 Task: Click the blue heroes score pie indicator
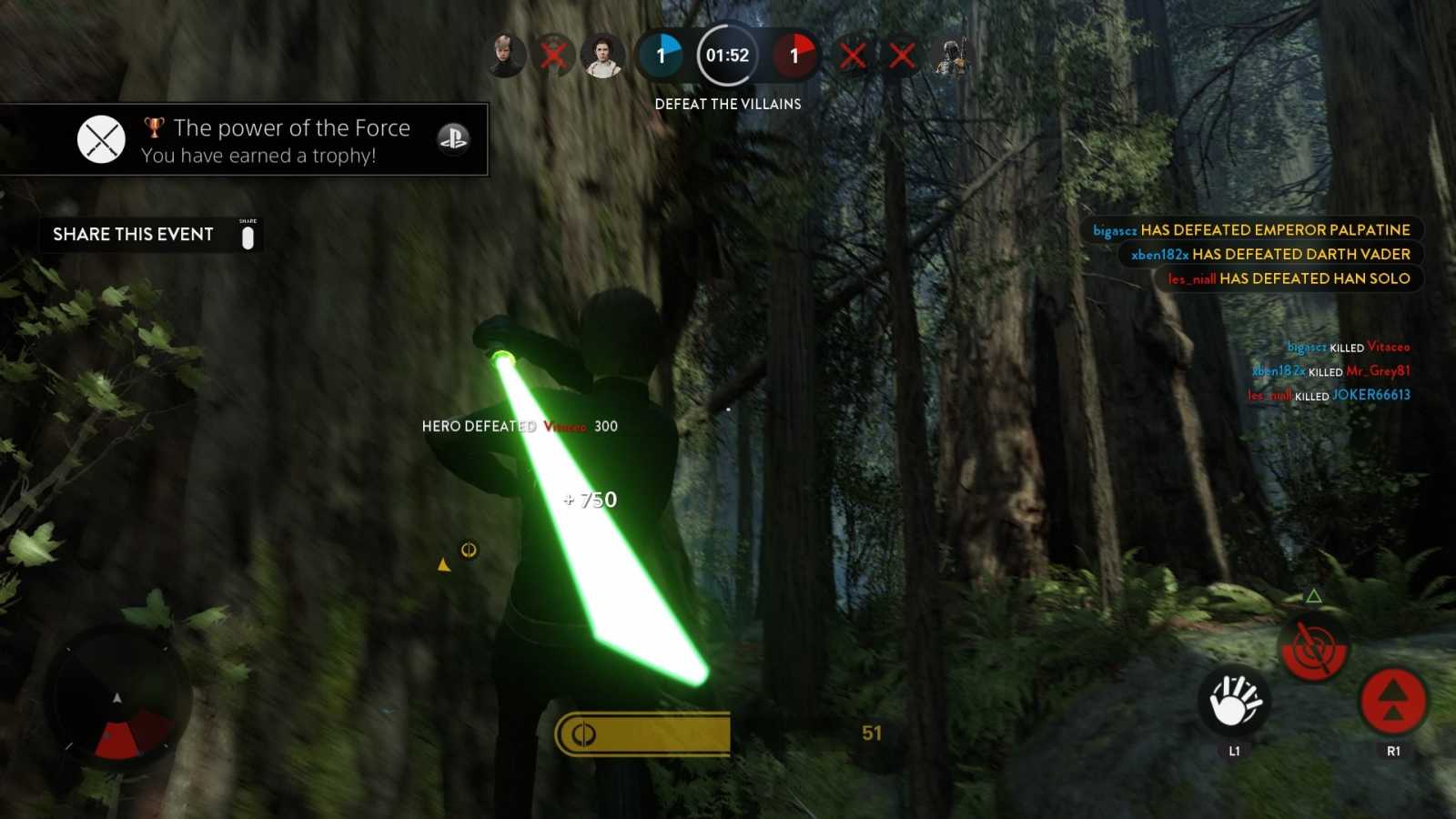point(662,55)
